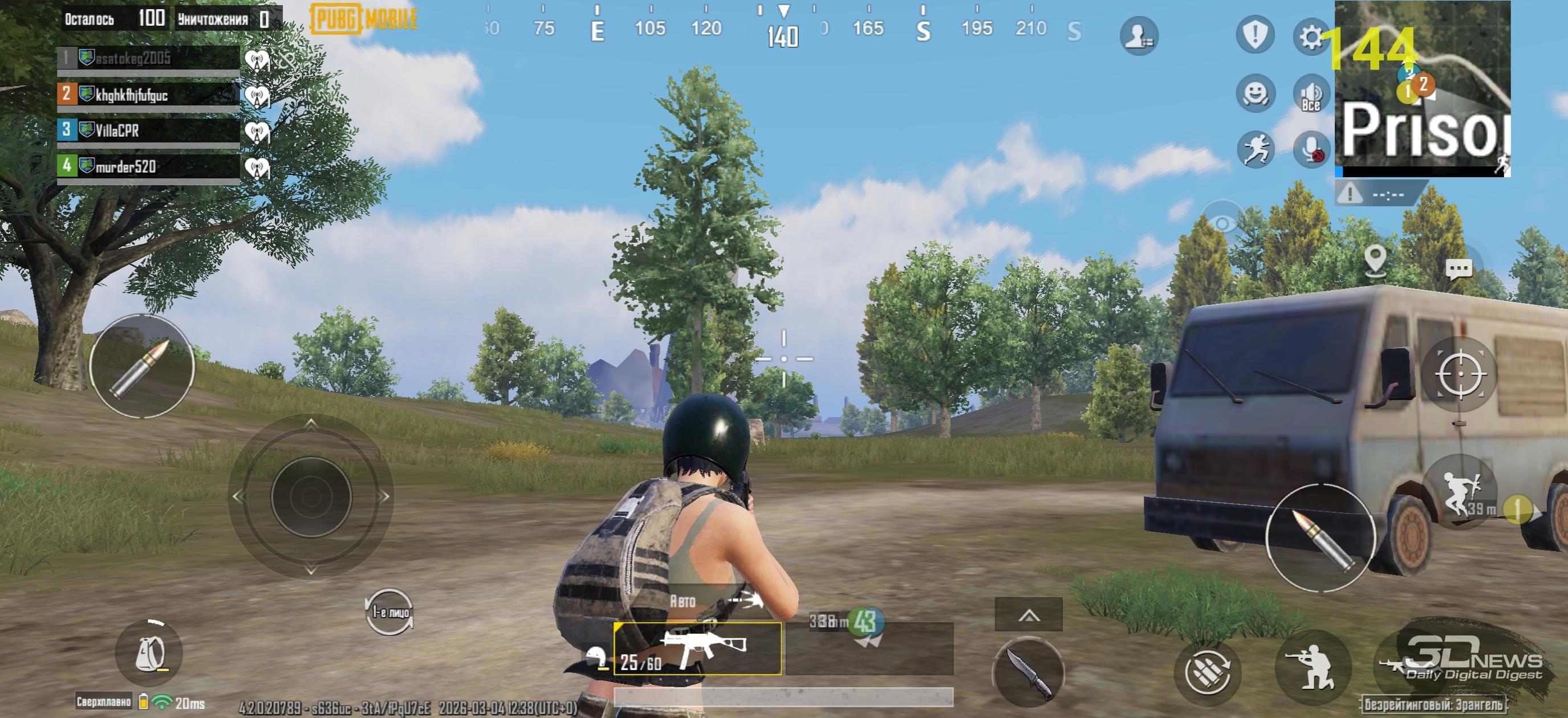Screen dimensions: 1568x718
Task: Toggle the 1-е лицо perspective button
Action: [x=389, y=611]
